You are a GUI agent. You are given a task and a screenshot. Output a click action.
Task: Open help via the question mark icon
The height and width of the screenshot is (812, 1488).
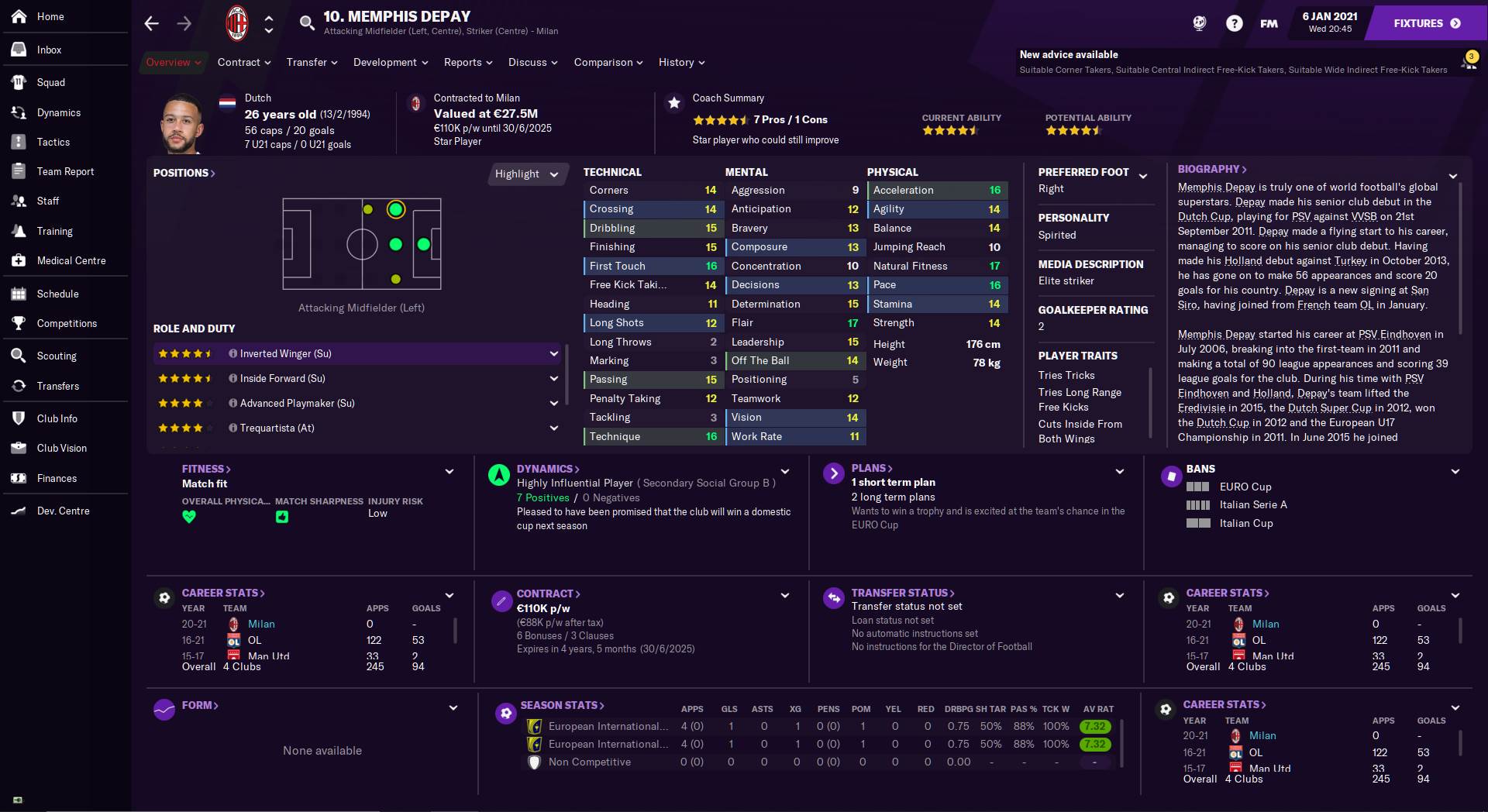tap(1234, 22)
